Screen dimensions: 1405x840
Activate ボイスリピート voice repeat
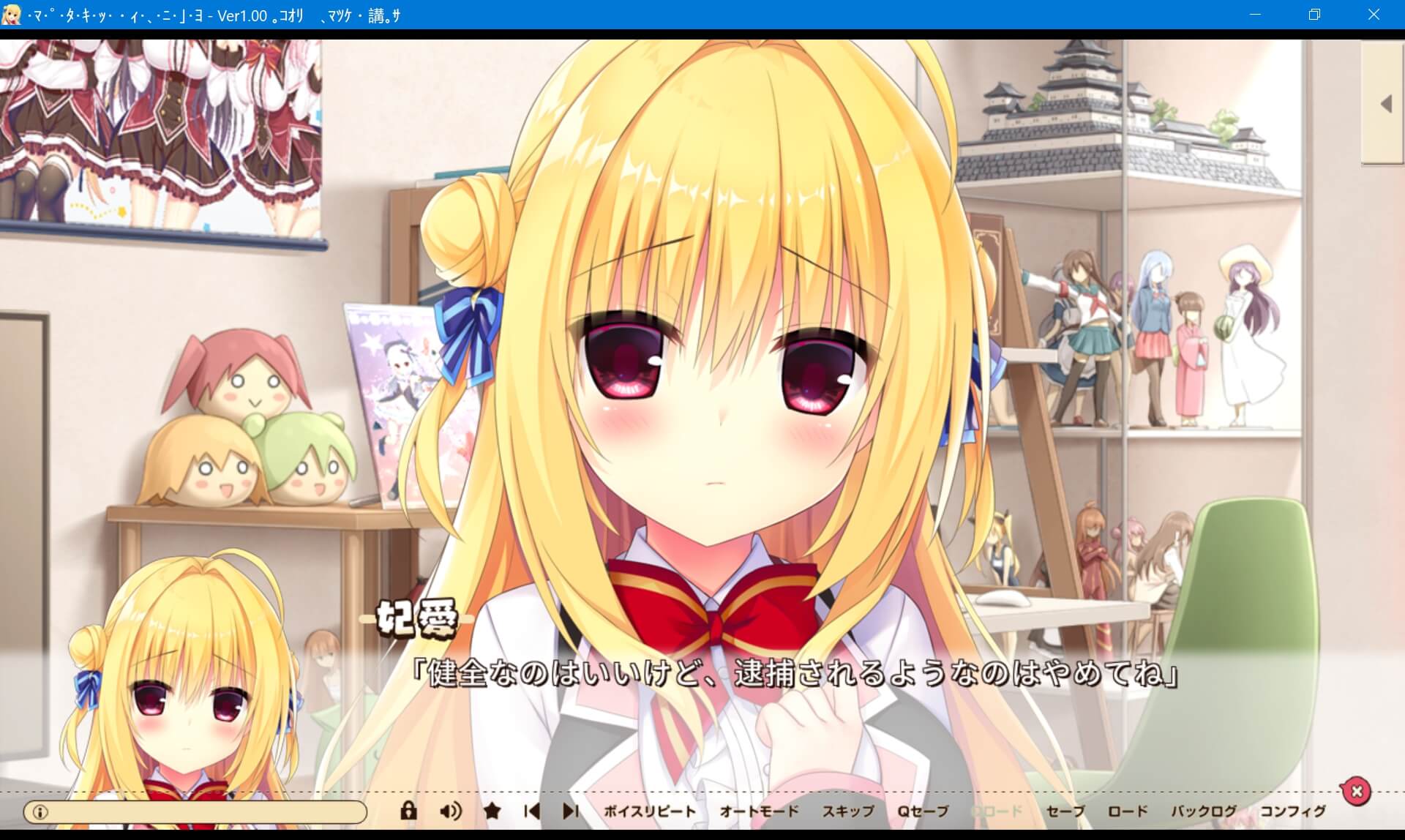point(648,811)
